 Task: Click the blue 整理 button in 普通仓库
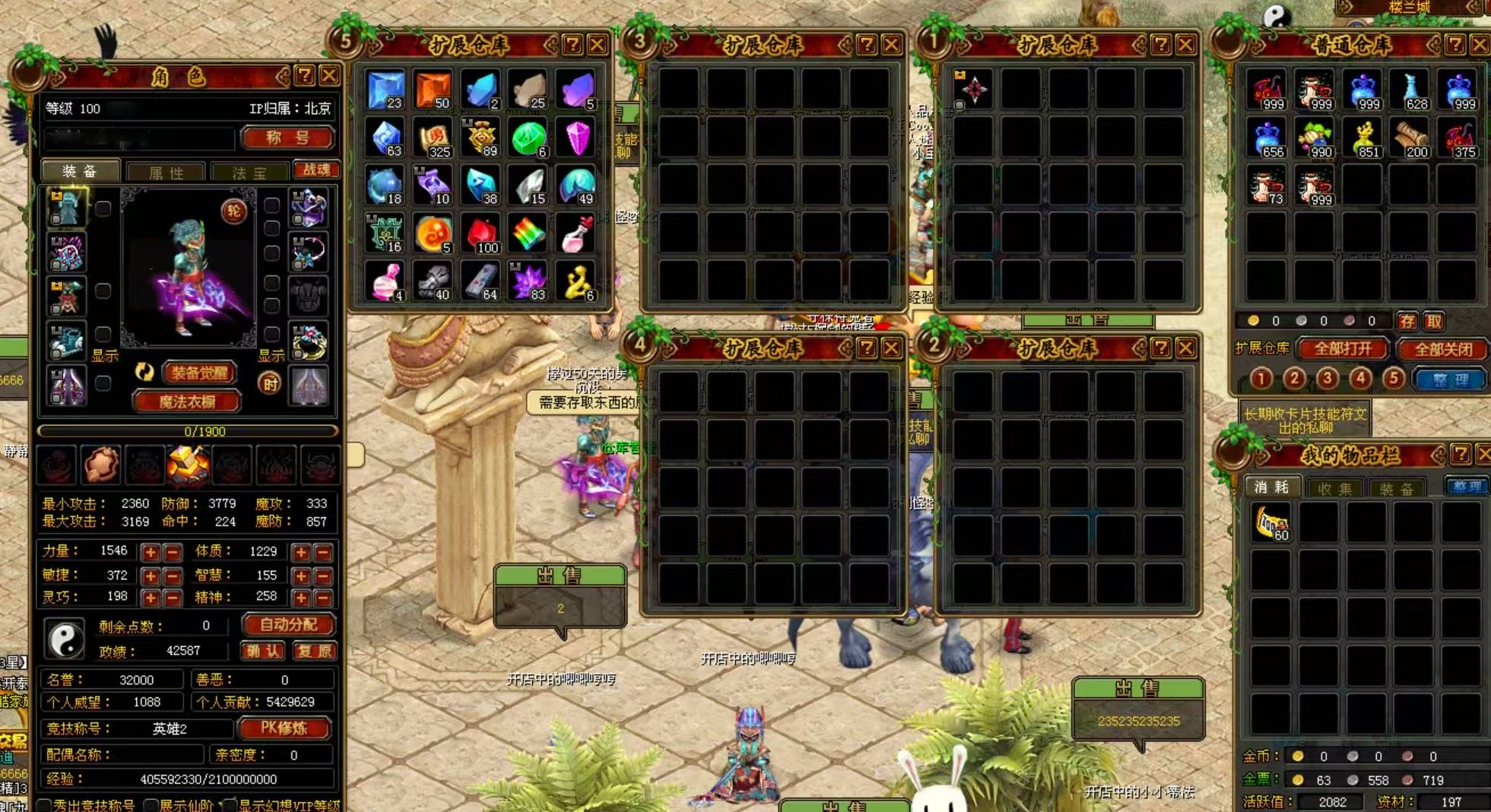pos(1449,379)
